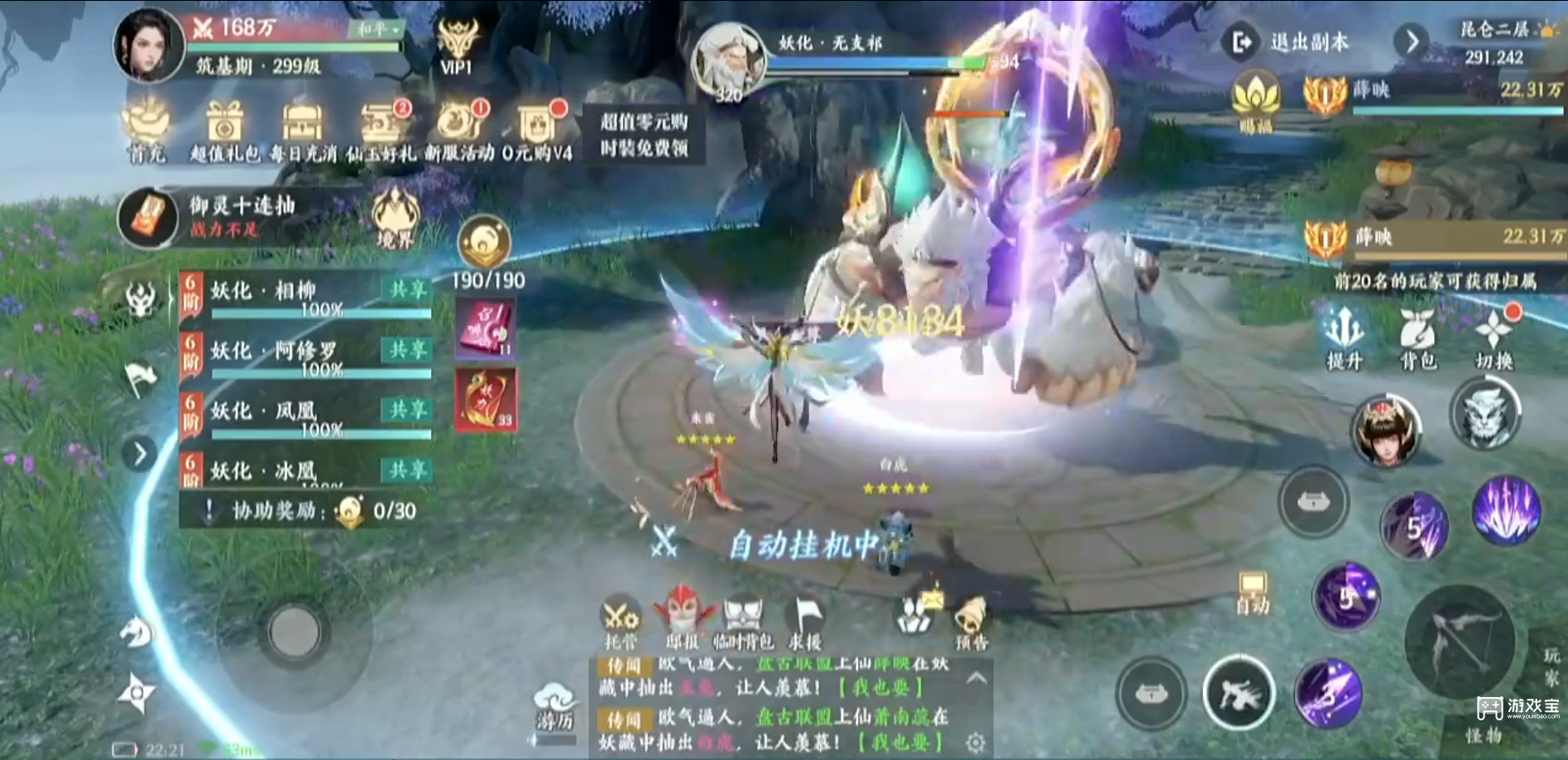The image size is (1568, 760).
Task: Tap the 退出副本 exit dungeon button
Action: click(x=1307, y=40)
